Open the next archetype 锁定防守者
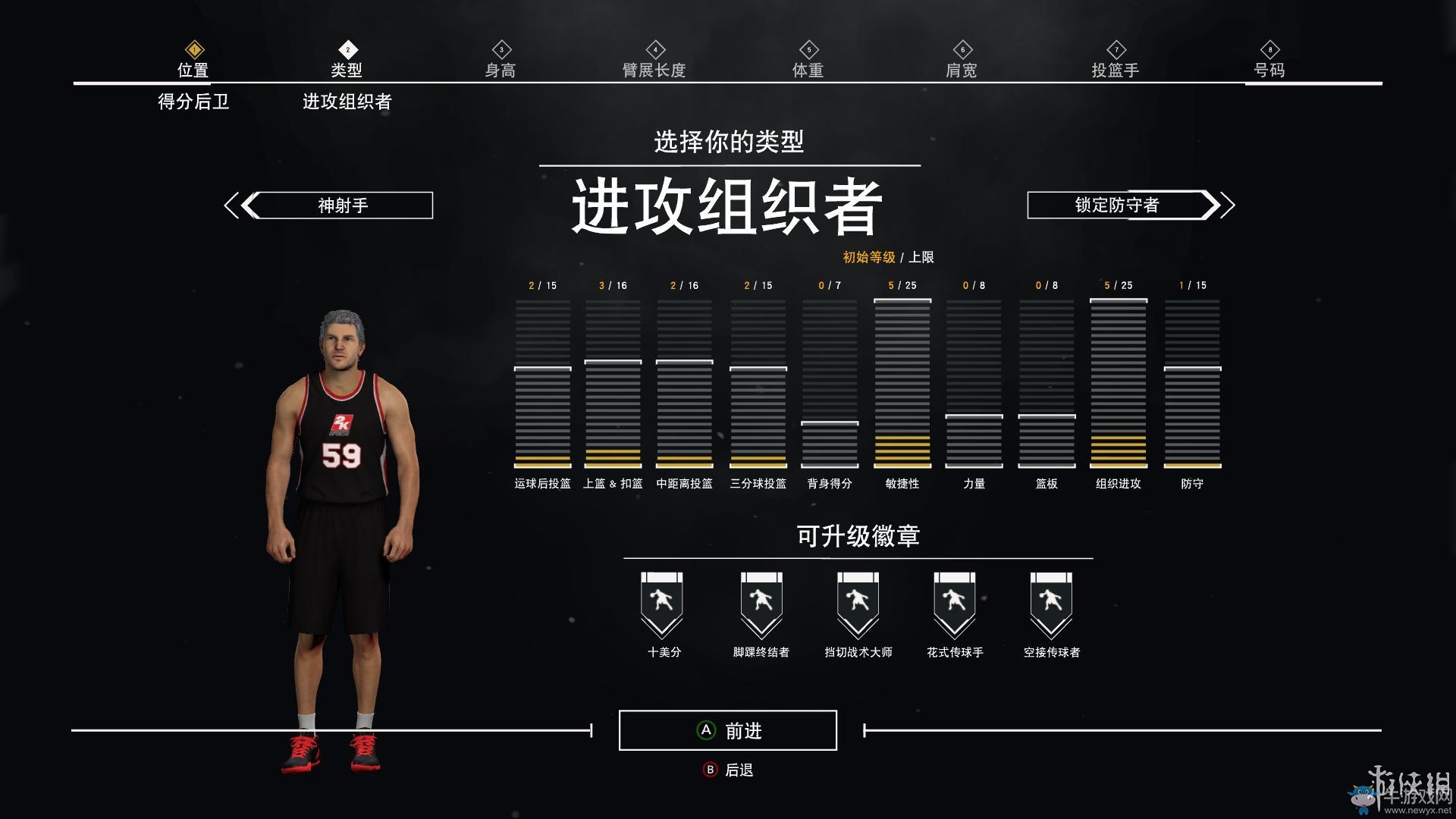 (1117, 204)
